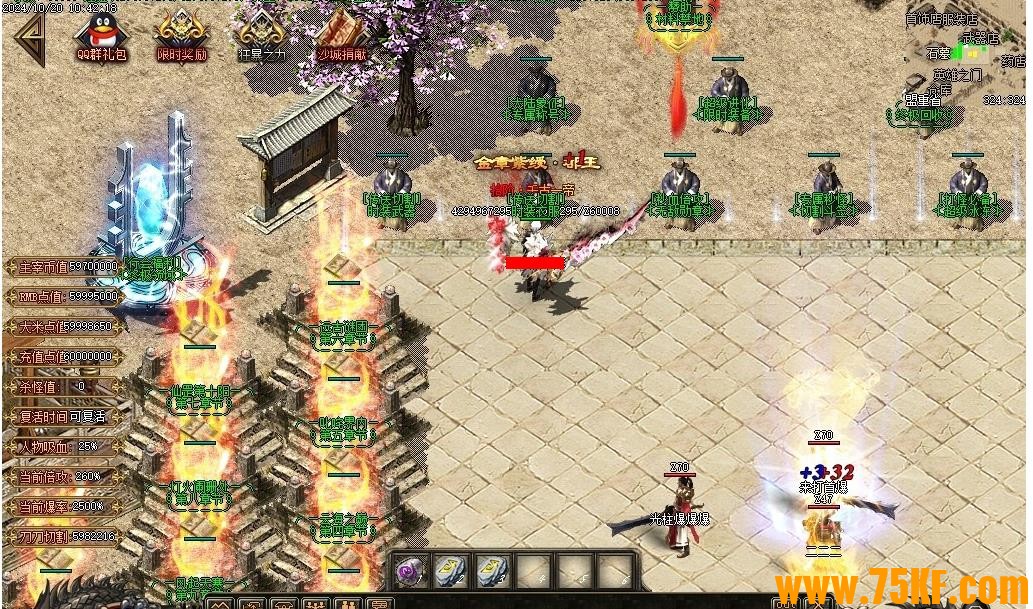1033x609 pixels.
Task: Collapse the top icon bar with the arrow
Action: tap(28, 38)
